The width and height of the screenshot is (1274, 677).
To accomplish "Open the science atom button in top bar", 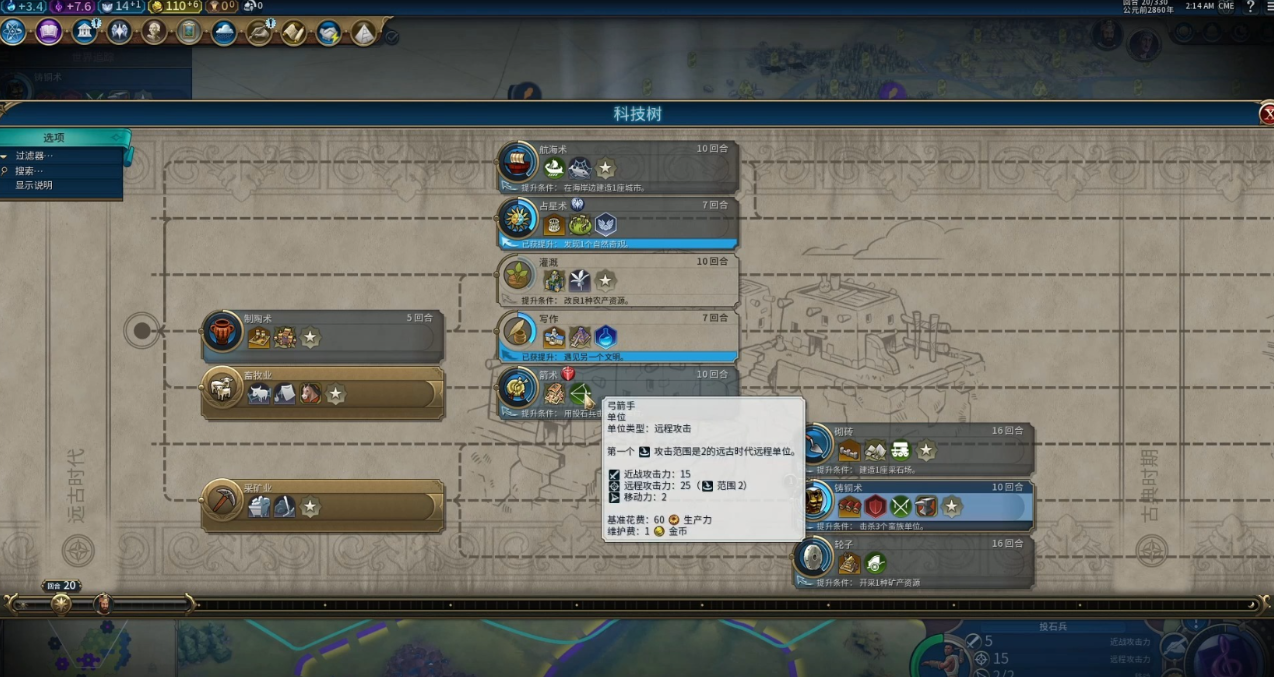I will coord(13,32).
